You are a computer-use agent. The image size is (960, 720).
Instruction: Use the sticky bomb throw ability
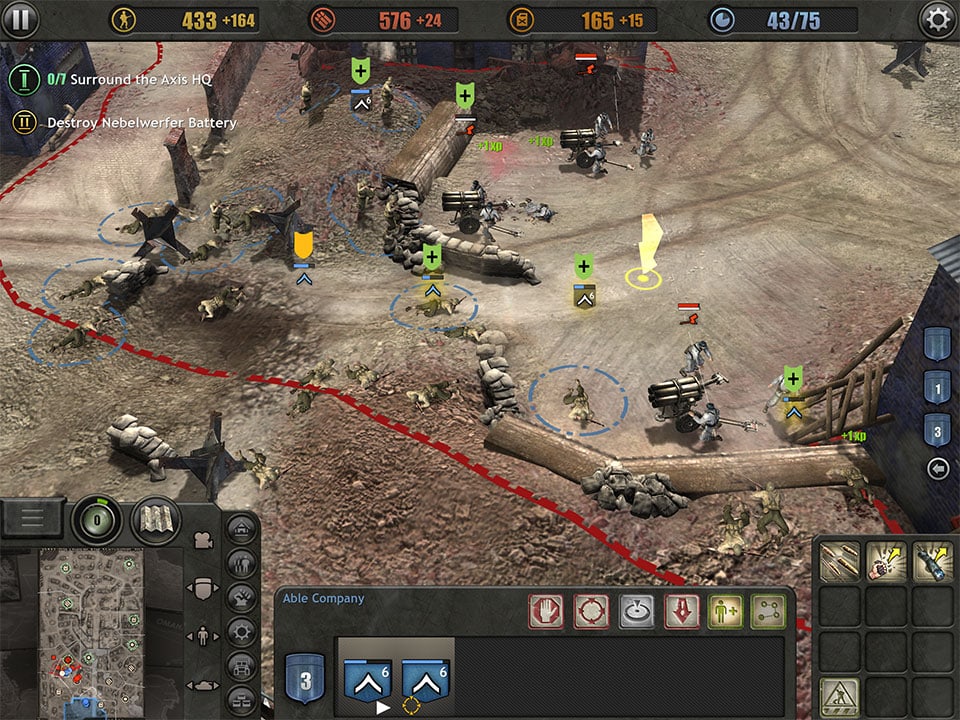click(x=931, y=562)
